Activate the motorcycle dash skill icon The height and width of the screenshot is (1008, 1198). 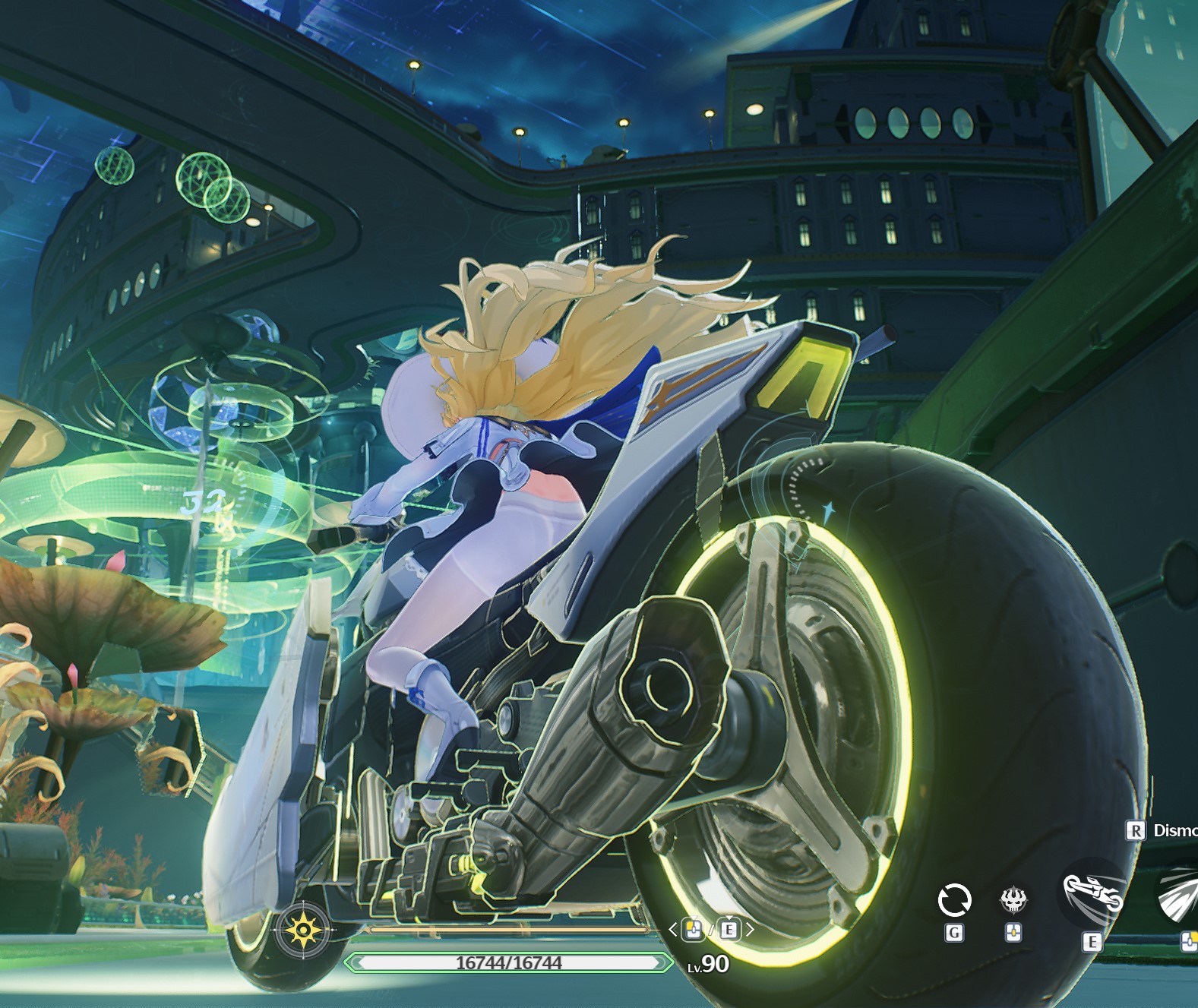[1092, 895]
